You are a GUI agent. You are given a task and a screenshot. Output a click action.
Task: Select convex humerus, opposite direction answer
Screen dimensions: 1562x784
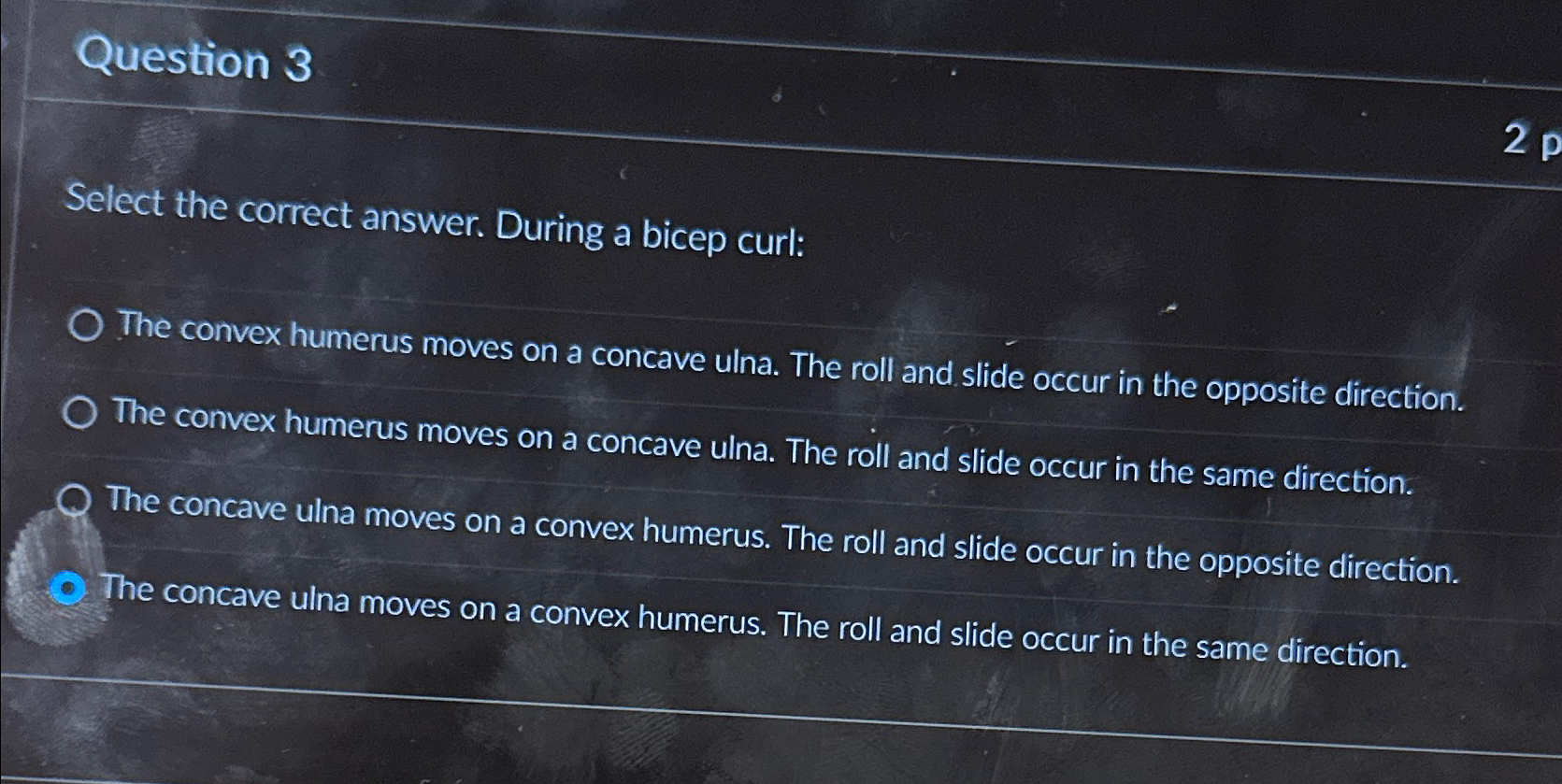86,326
